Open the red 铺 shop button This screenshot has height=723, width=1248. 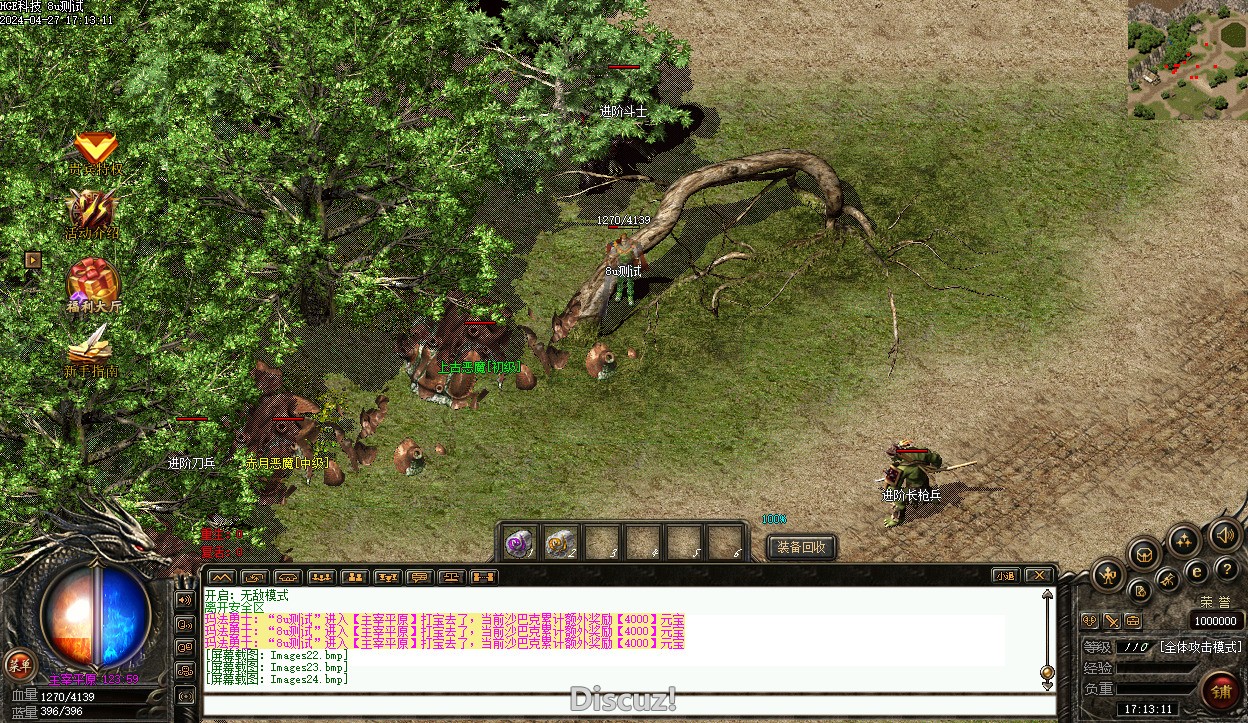point(1221,692)
